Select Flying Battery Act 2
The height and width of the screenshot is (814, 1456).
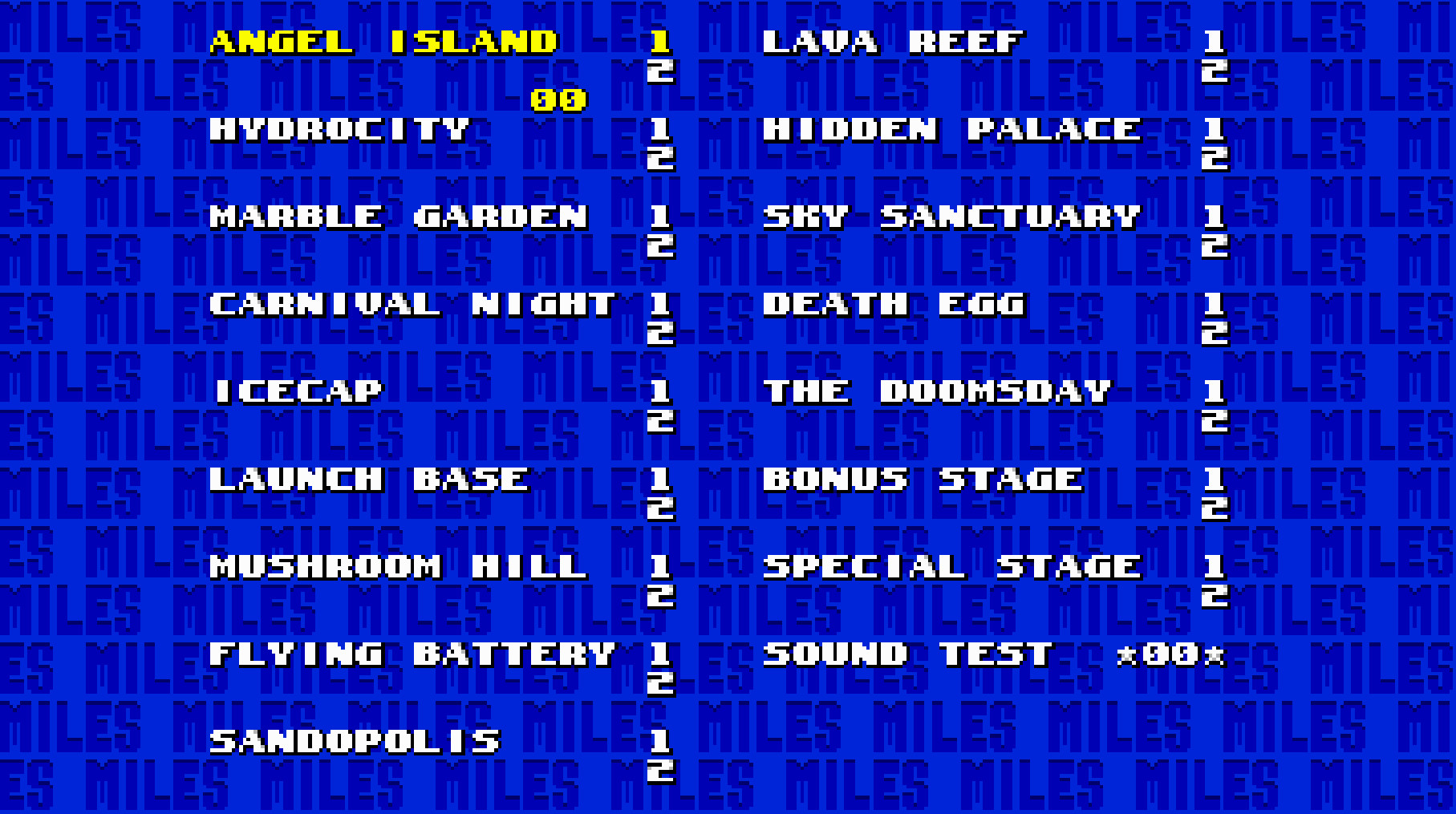point(660,682)
